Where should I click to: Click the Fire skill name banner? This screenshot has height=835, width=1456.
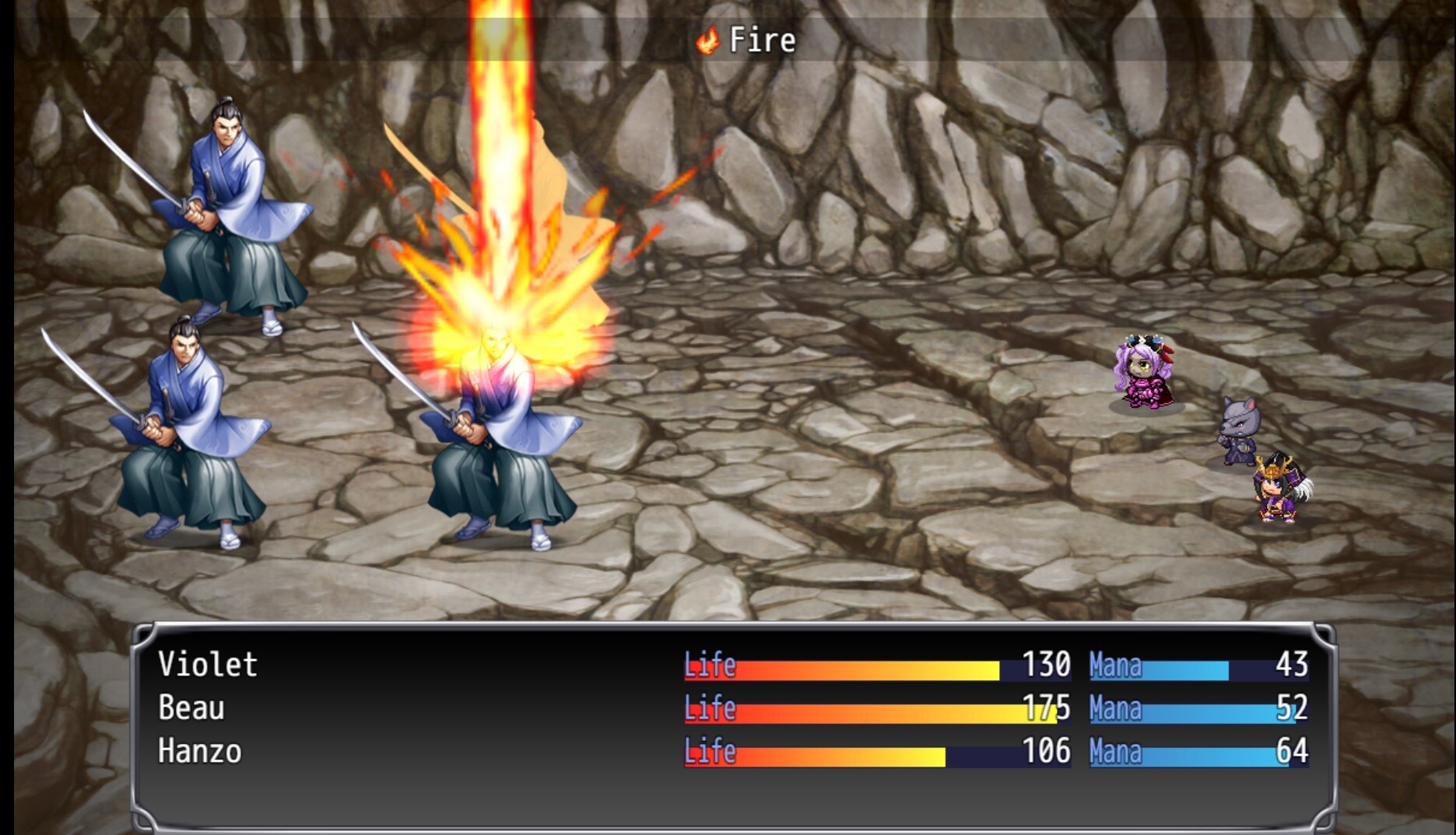[x=759, y=40]
